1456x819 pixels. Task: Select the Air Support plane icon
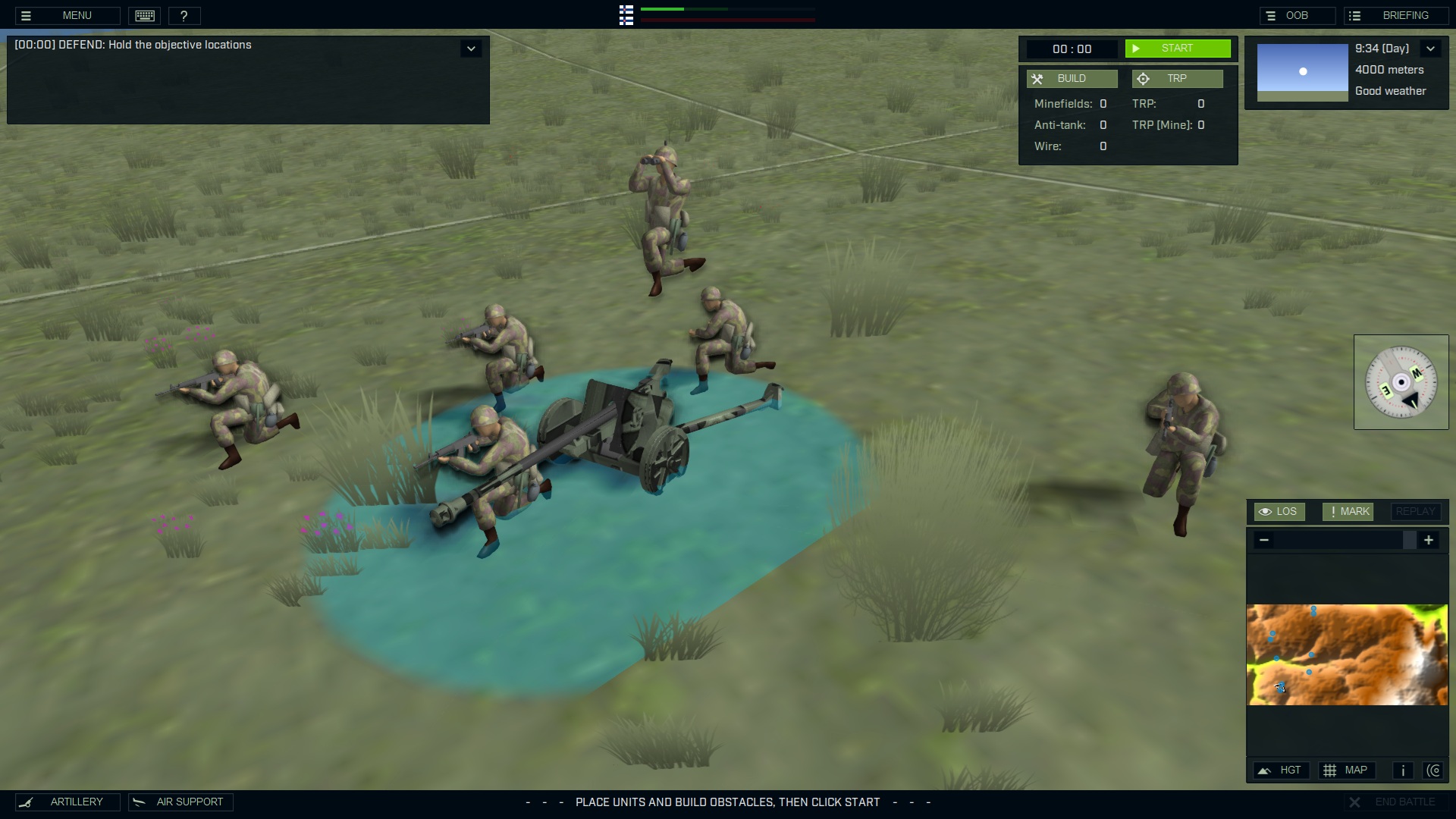pyautogui.click(x=138, y=802)
